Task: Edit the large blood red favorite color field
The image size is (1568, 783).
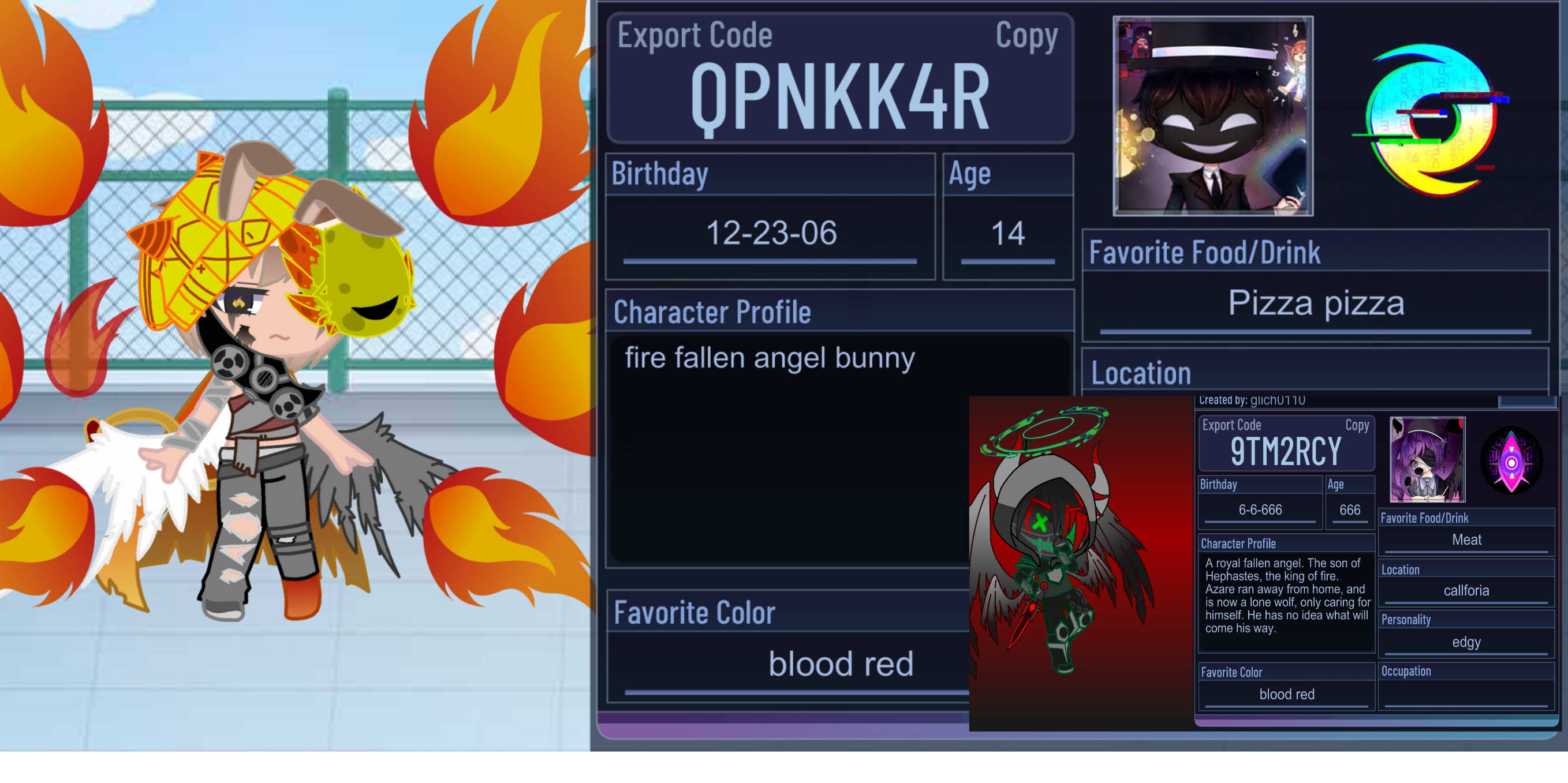Action: pos(792,664)
